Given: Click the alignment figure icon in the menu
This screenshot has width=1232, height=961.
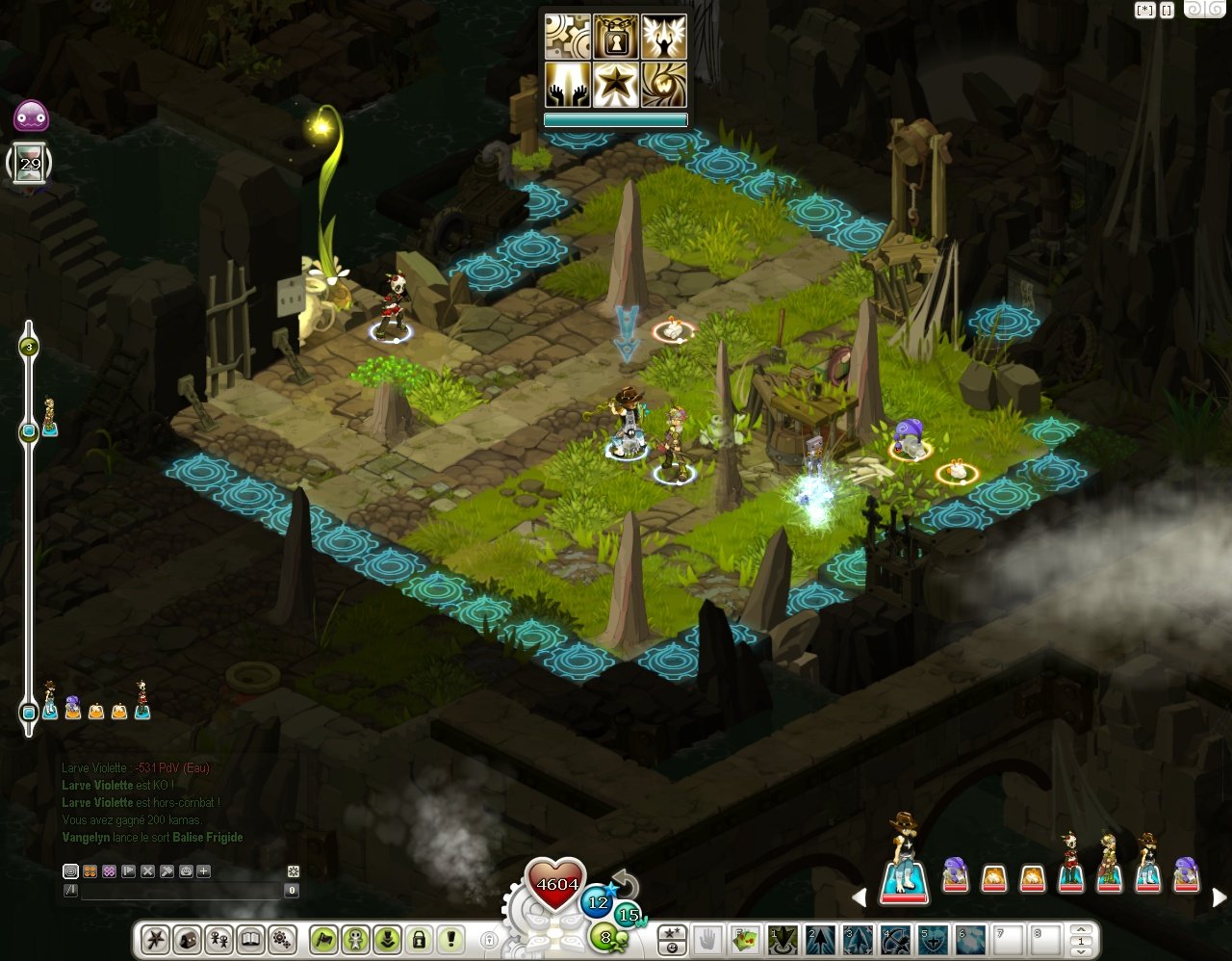Looking at the screenshot, I should pyautogui.click(x=356, y=942).
